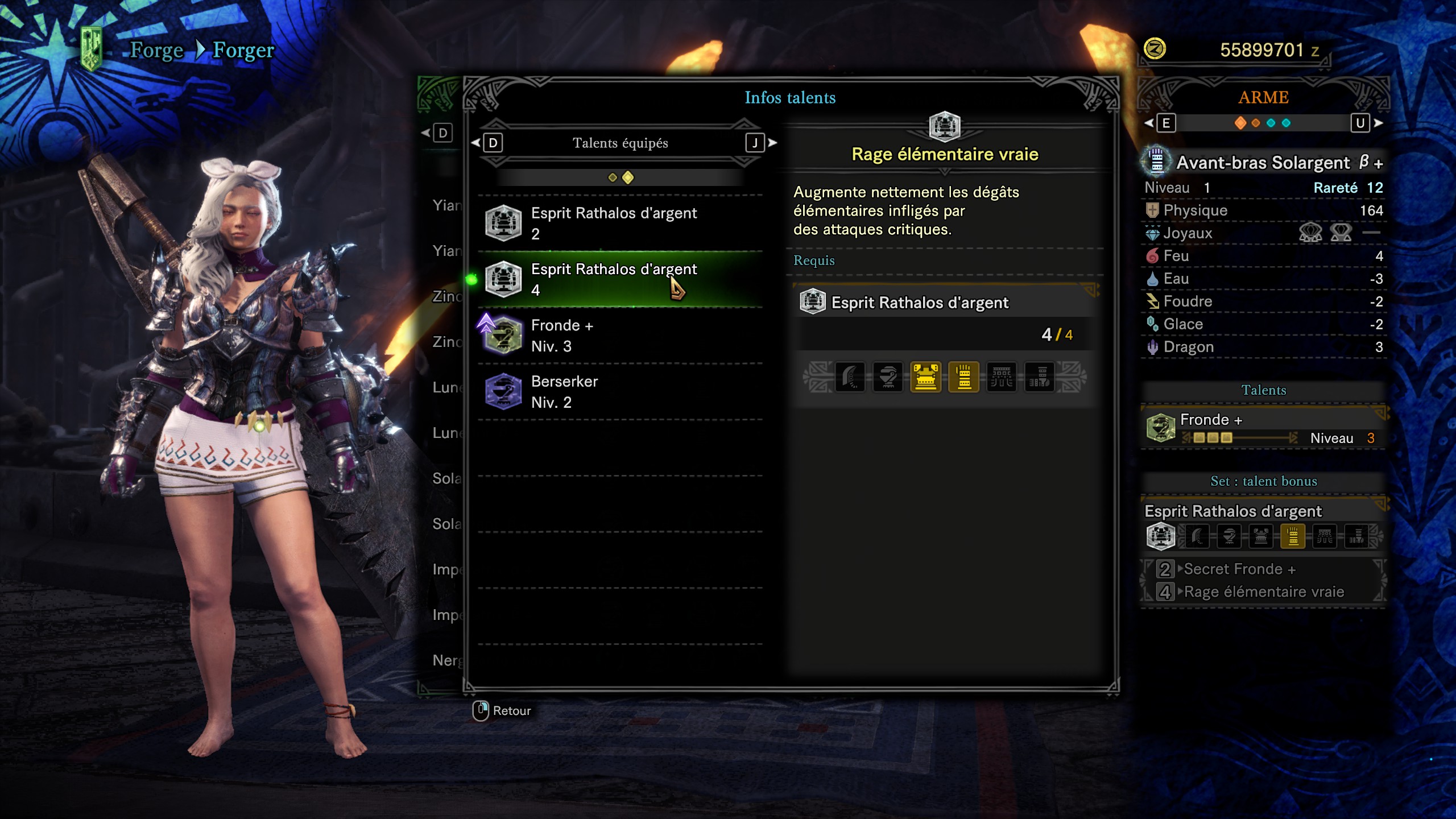Select Rage élémentaire vraie set bonus line
The height and width of the screenshot is (819, 1456).
coord(1263,592)
